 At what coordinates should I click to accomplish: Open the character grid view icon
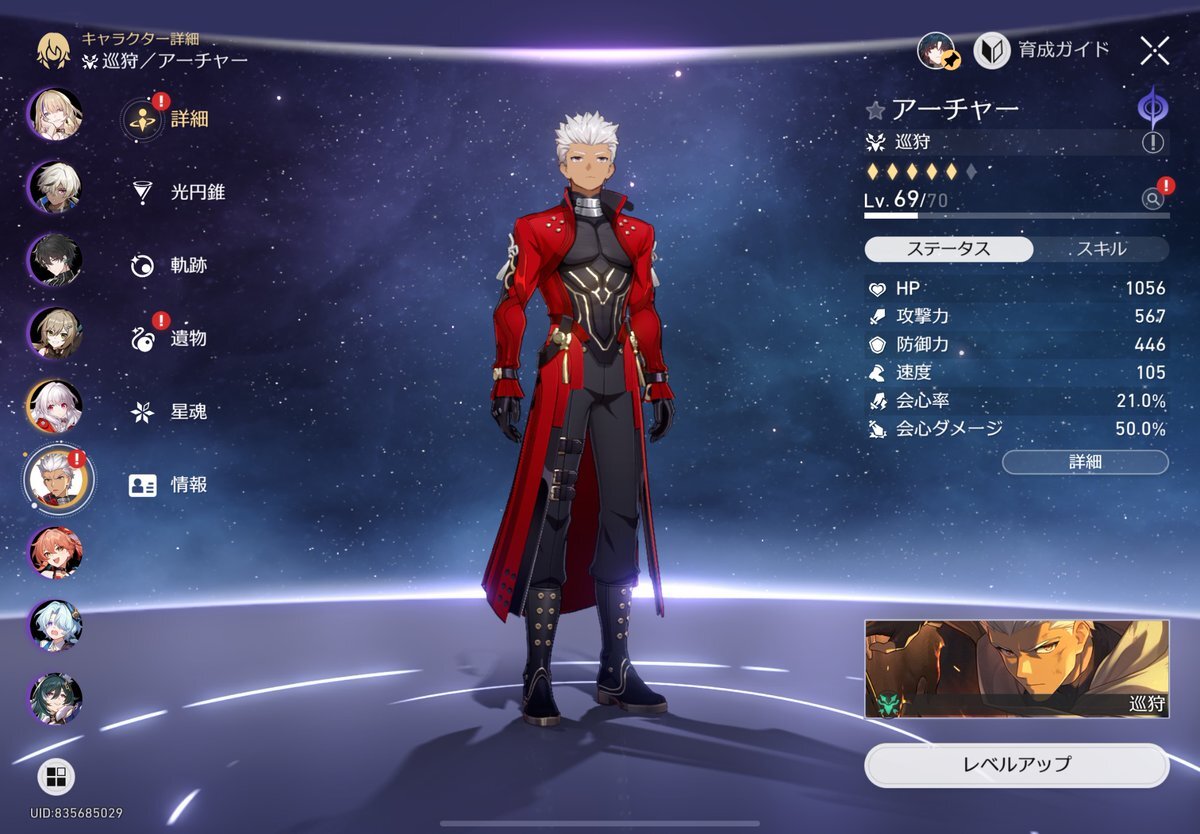(x=56, y=777)
